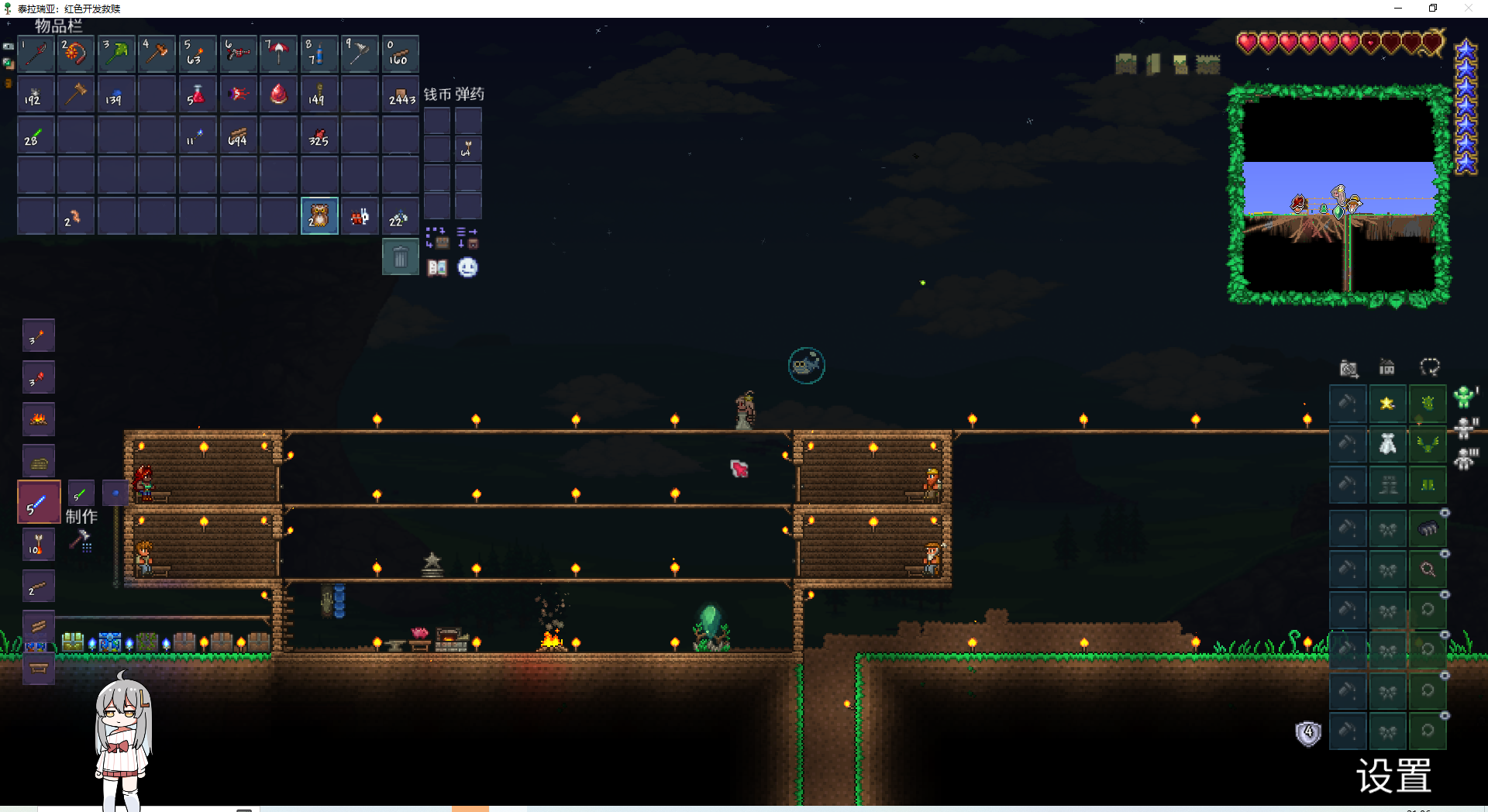Sort inventory with the sort button
The height and width of the screenshot is (812, 1488).
coord(467,237)
